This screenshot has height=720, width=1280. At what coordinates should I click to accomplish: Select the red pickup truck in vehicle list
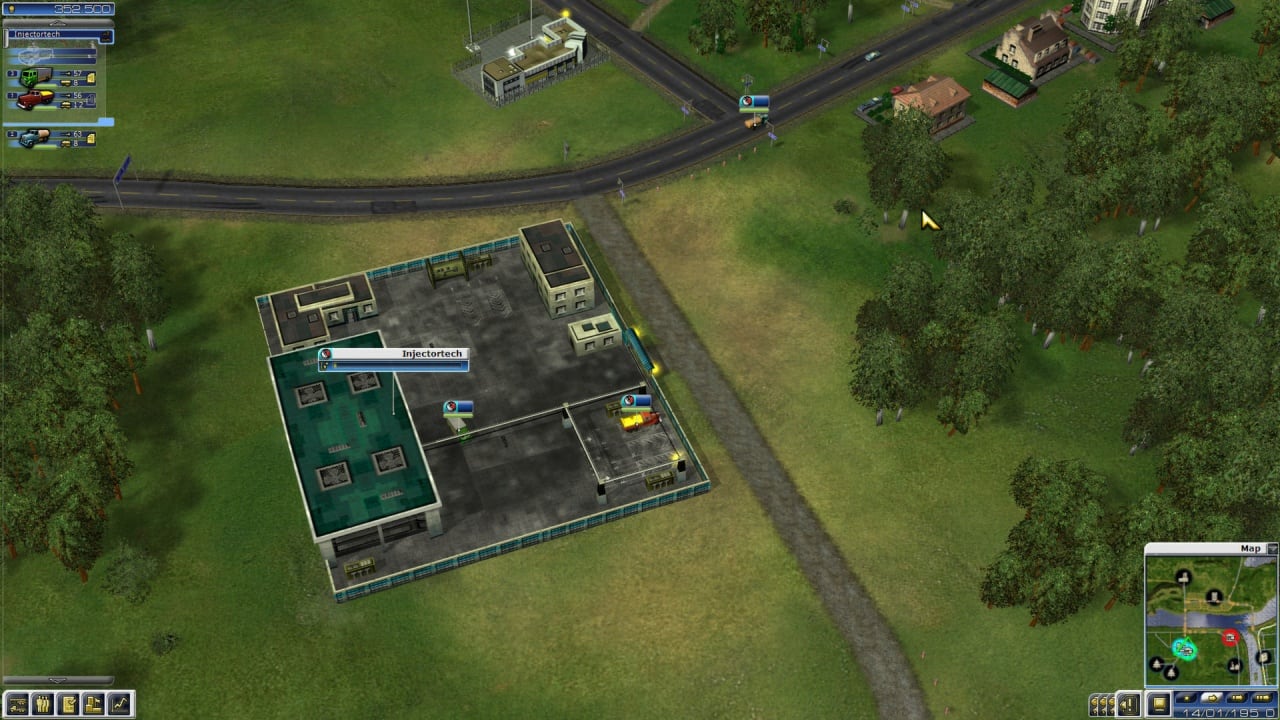point(36,100)
